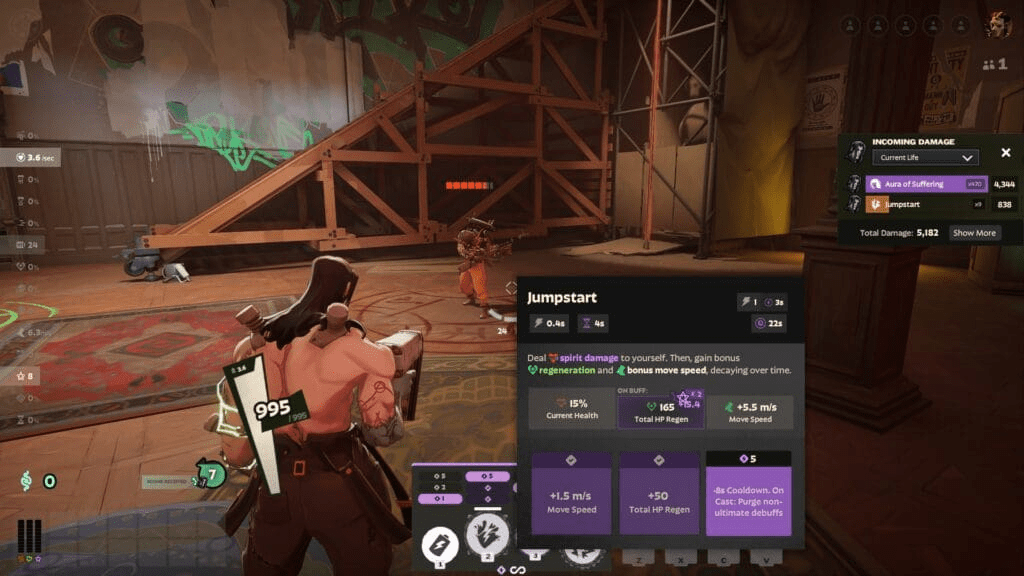Close the Incoming Damage panel

(x=1006, y=153)
